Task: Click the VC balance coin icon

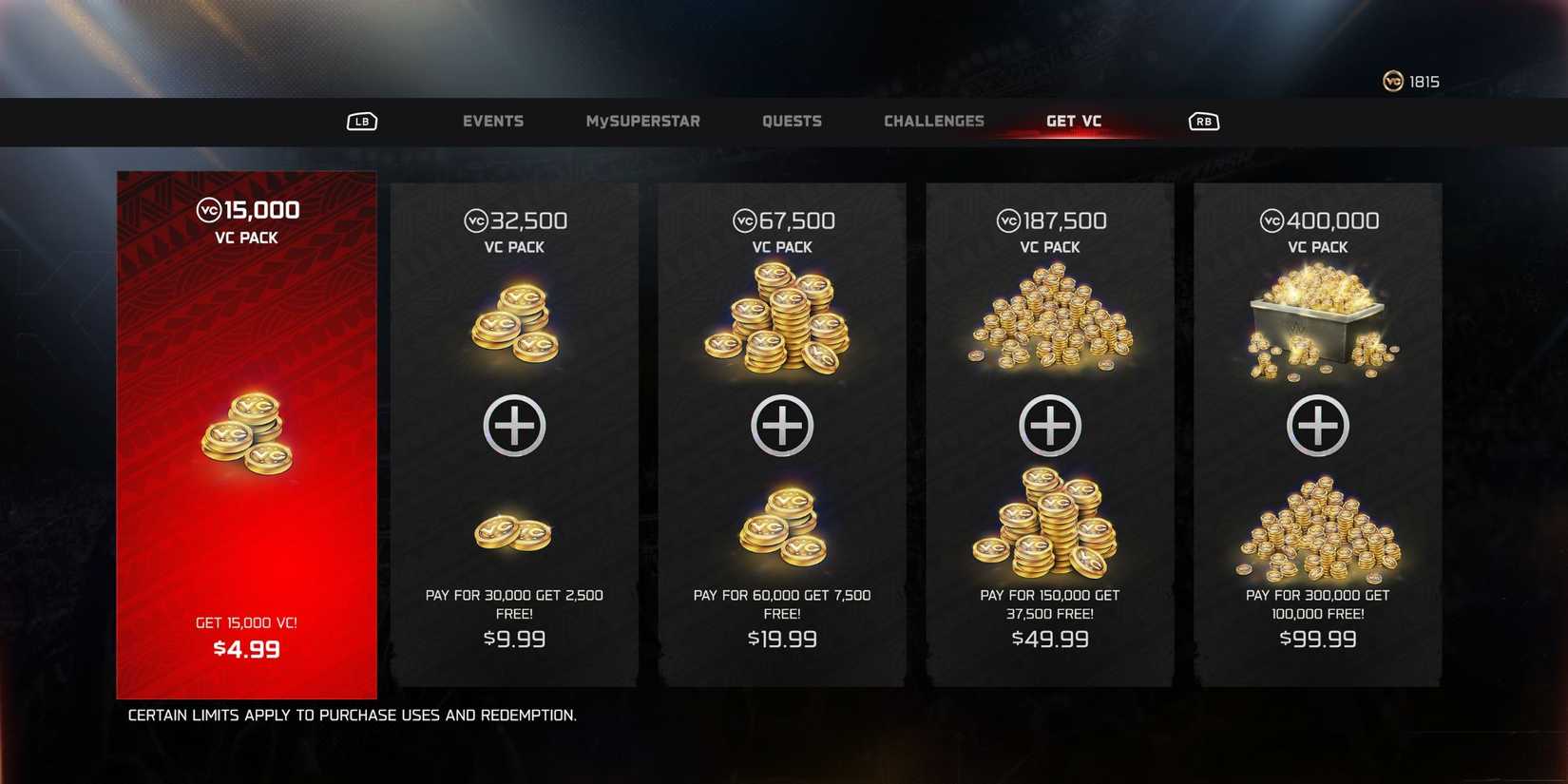Action: coord(1392,82)
